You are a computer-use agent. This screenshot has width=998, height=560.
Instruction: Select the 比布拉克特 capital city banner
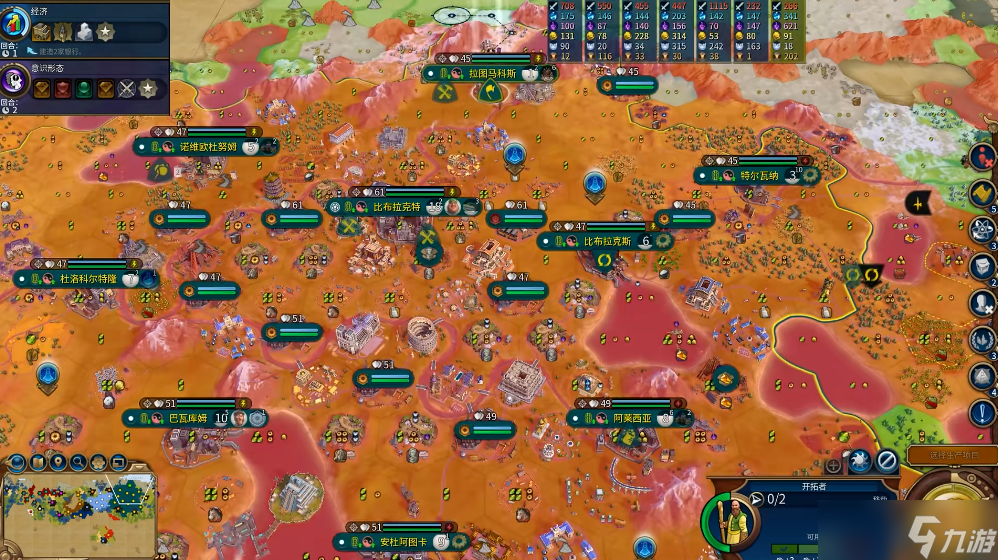[x=396, y=206]
